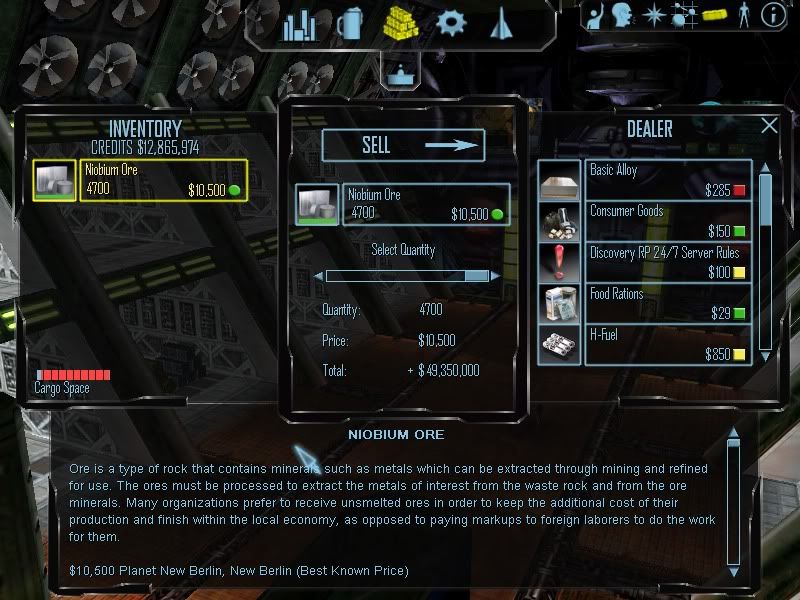Click the dealer list's down scroll arrow

tap(766, 354)
